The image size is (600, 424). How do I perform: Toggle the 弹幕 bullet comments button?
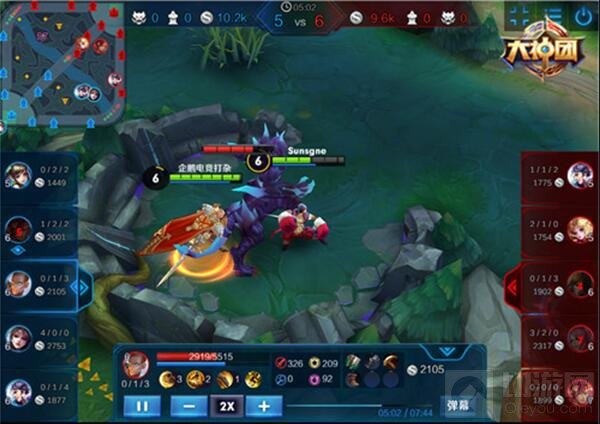[457, 406]
